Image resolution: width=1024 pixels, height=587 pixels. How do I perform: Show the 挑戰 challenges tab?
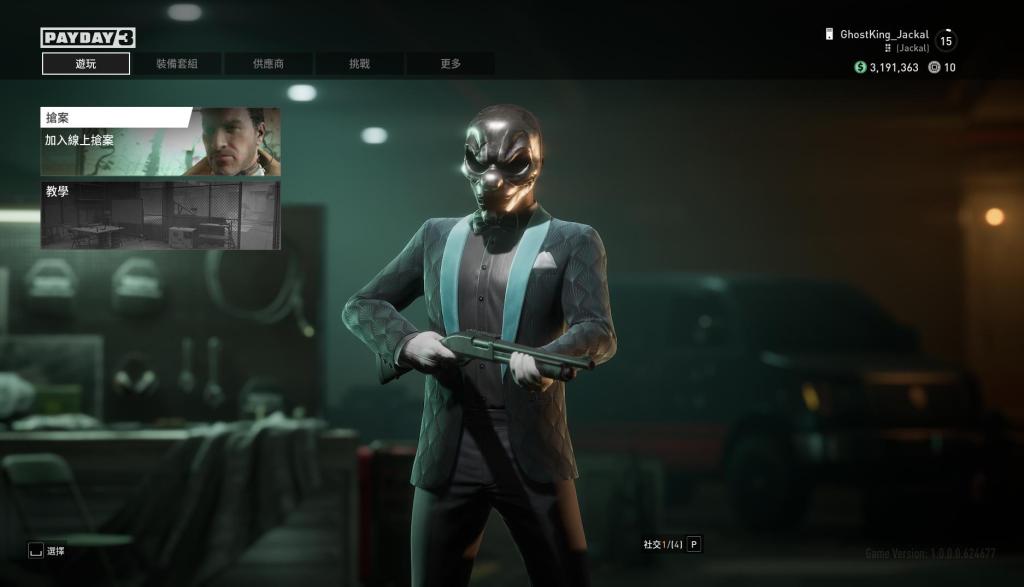359,64
